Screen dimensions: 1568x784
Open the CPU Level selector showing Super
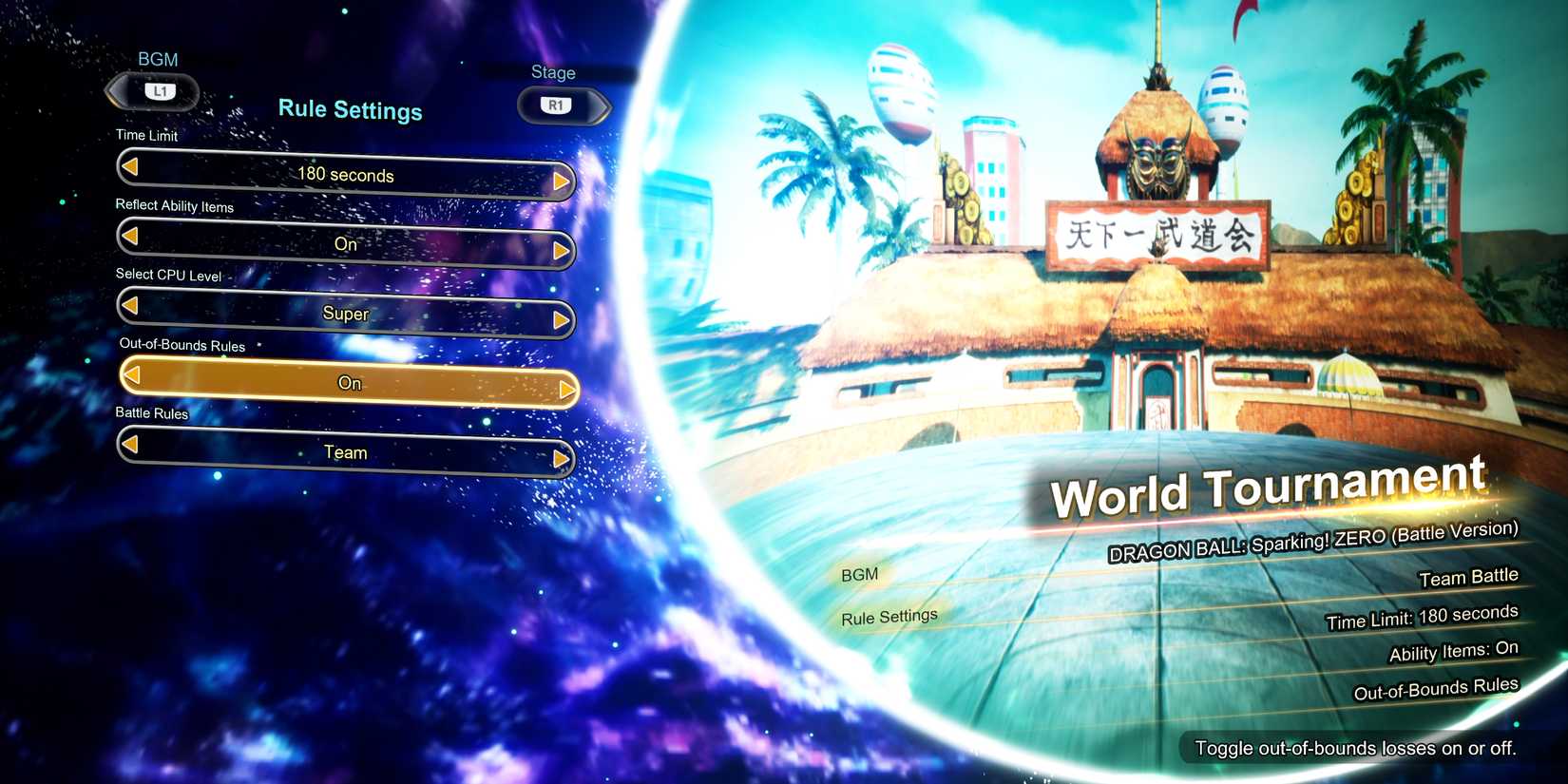click(346, 314)
